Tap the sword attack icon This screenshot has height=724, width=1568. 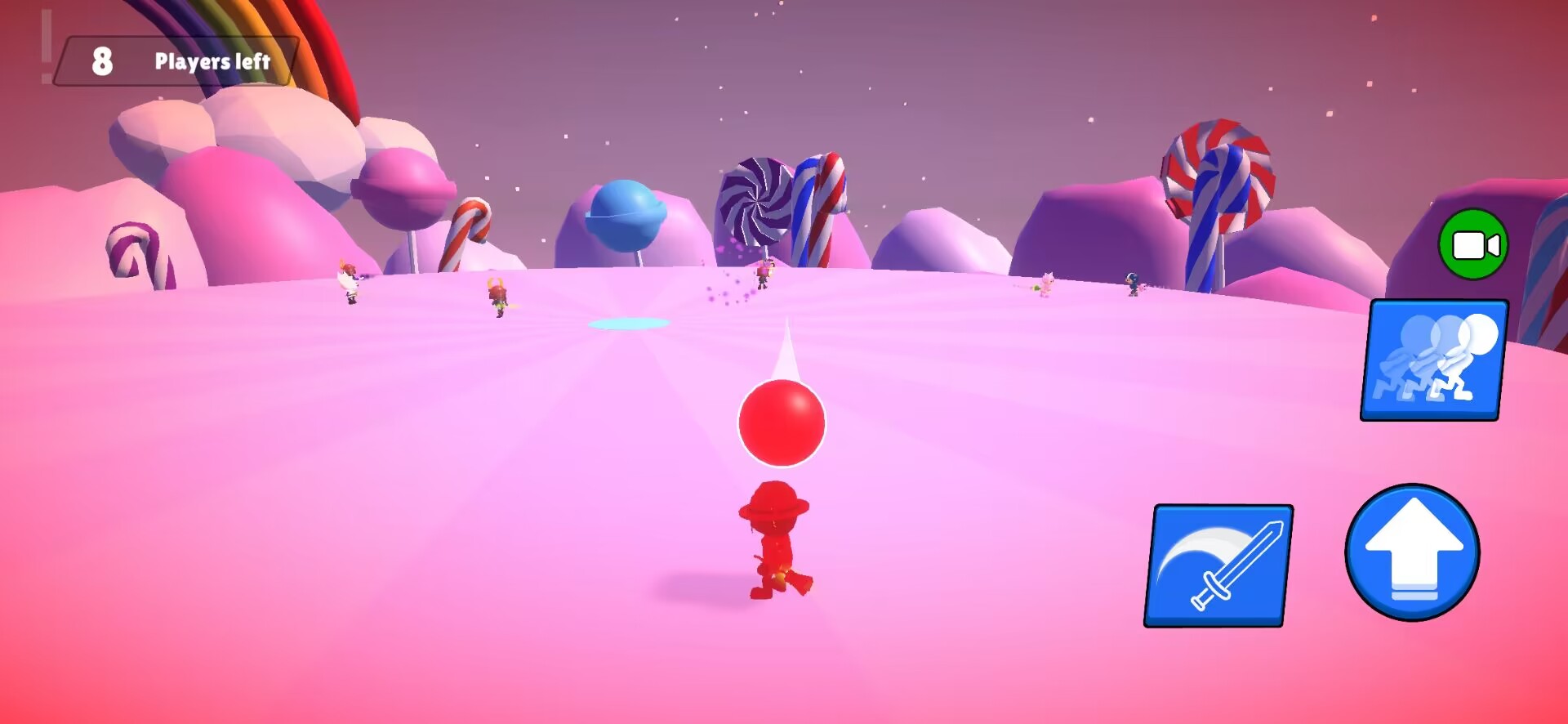1220,565
